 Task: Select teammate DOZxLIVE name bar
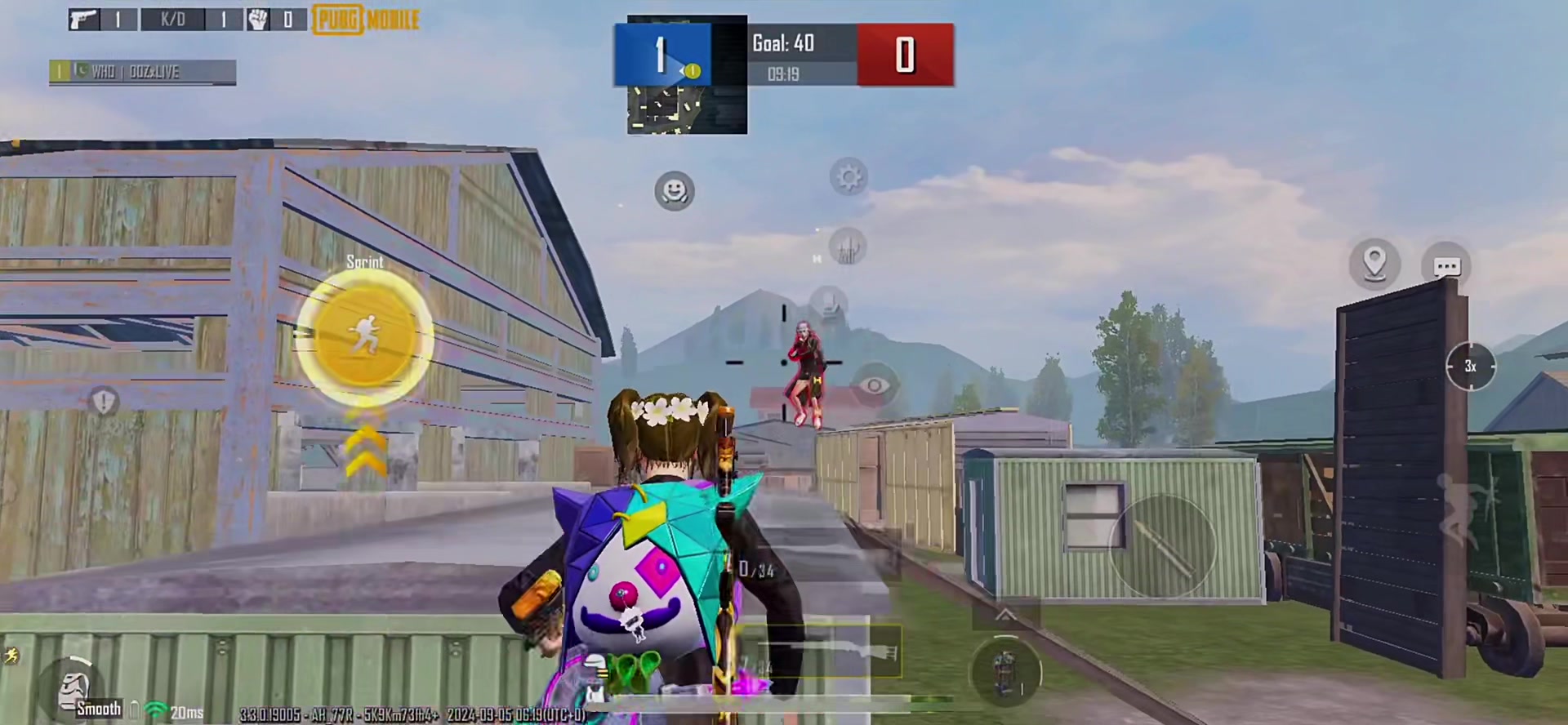143,72
